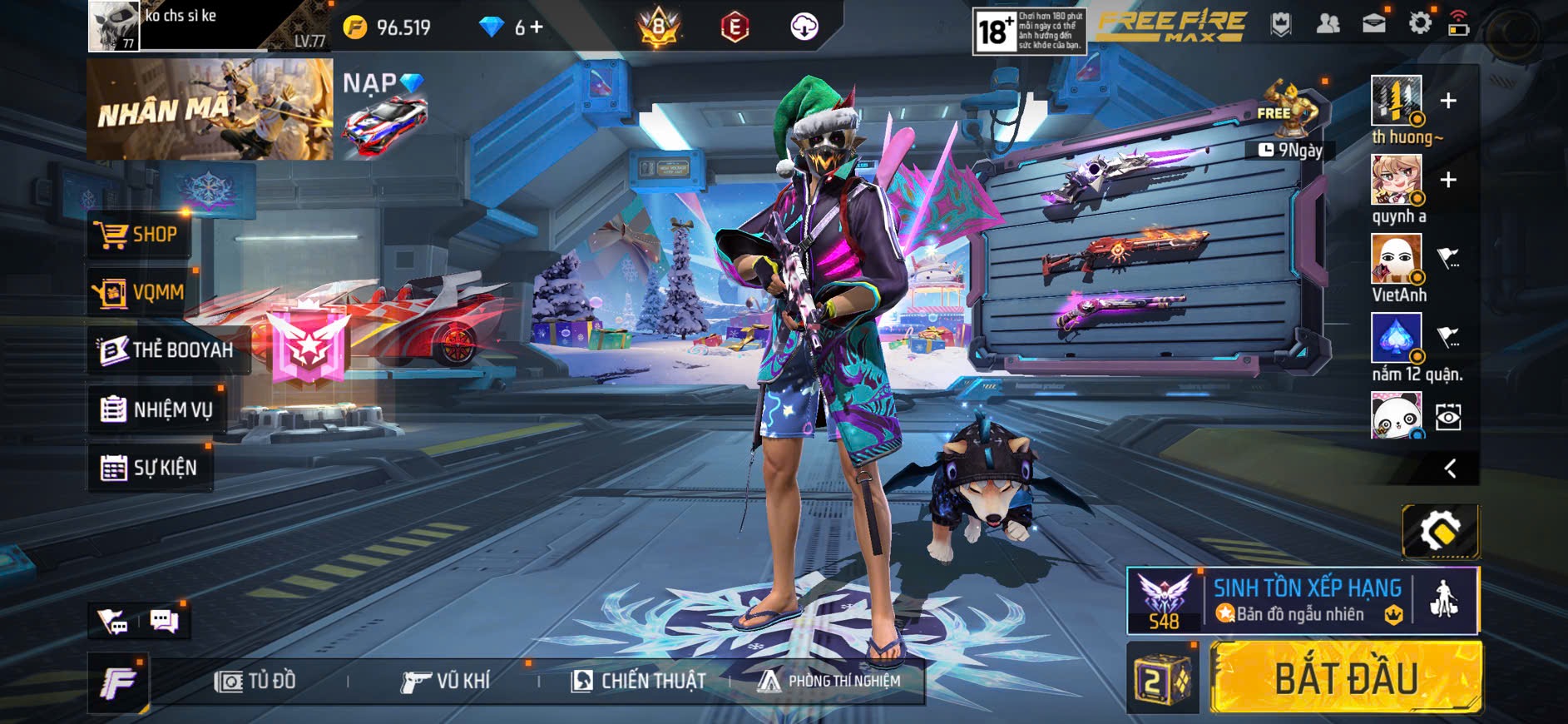Screen dimensions: 1568x724
Task: Open the SỰ KIỆN events menu
Action: pyautogui.click(x=150, y=468)
